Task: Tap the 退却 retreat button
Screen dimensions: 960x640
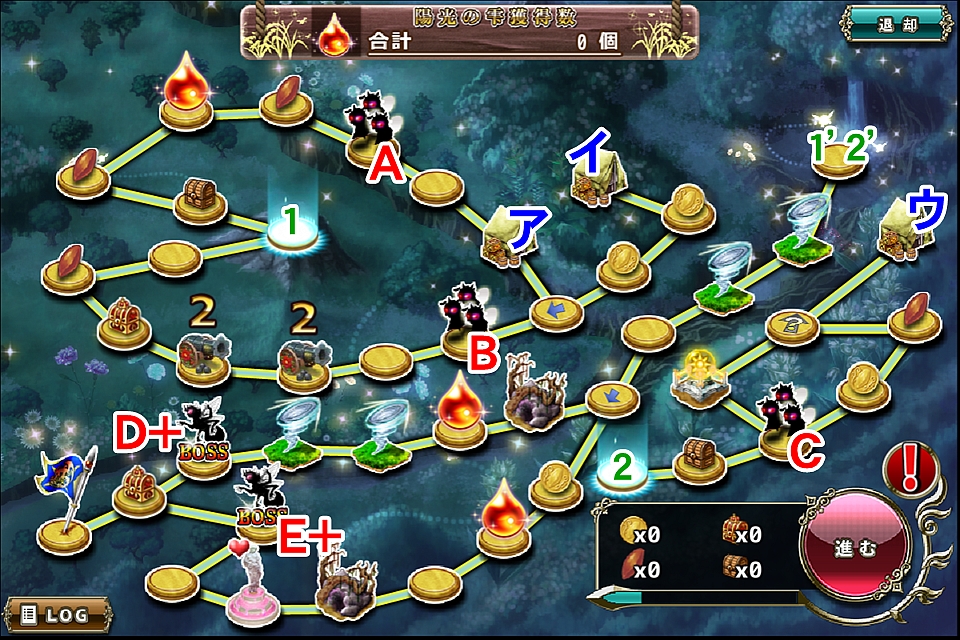Action: [x=895, y=24]
